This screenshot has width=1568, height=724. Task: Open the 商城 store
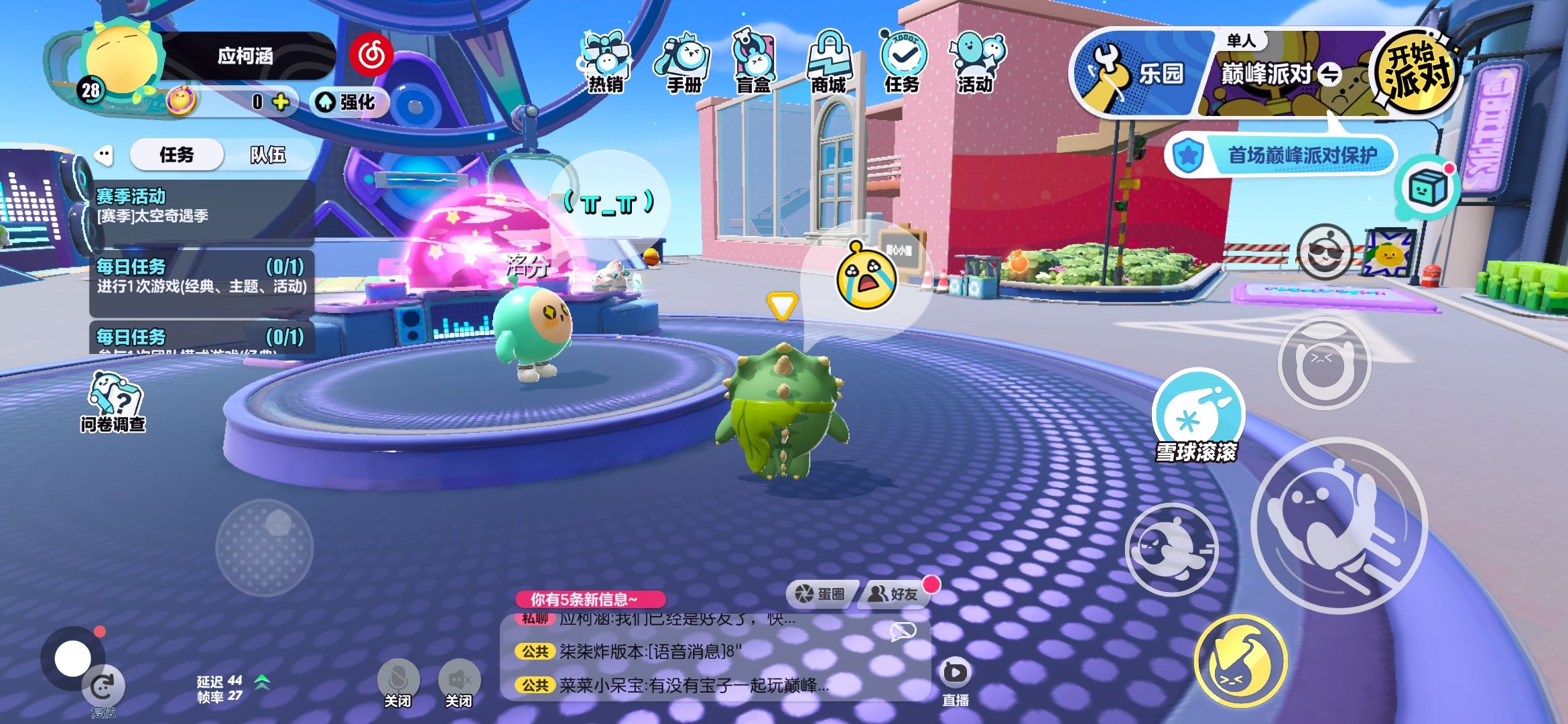(829, 63)
